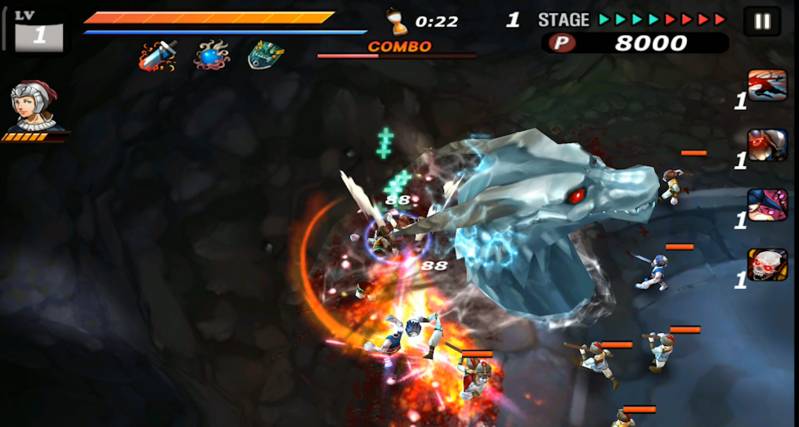This screenshot has height=427, width=799.
Task: Select the helmeted hero portrait
Action: [x=31, y=106]
